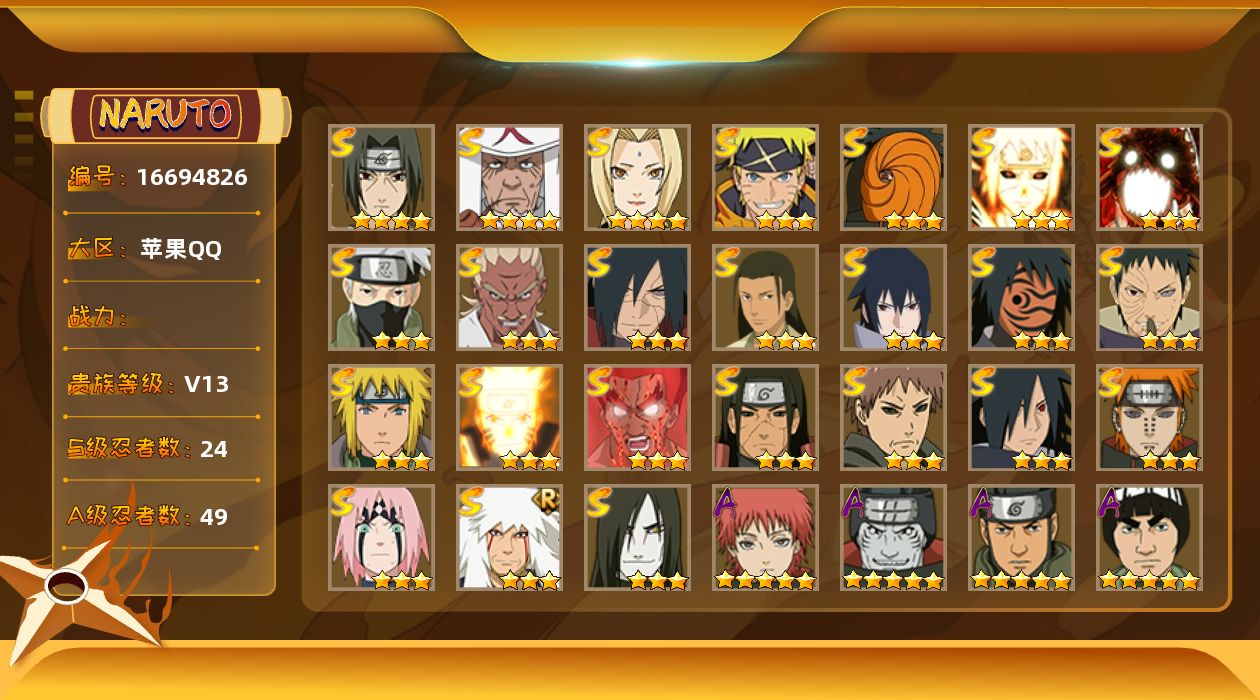Choose the pink-haired Sakura portrait
Screen dimensions: 1260x700
381,537
